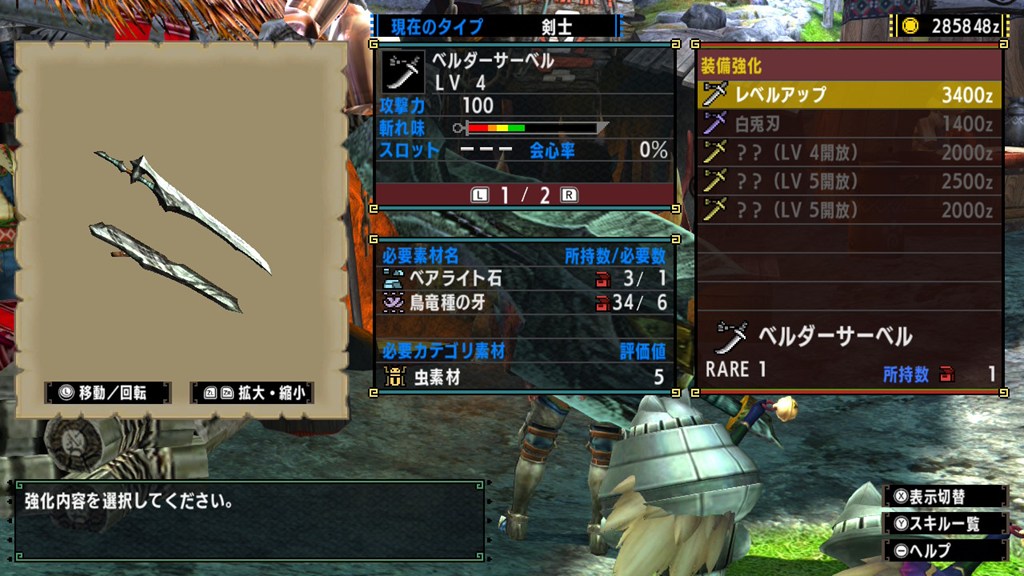Choose the 白兎刃 upgrade for 1400z

pyautogui.click(x=848, y=124)
